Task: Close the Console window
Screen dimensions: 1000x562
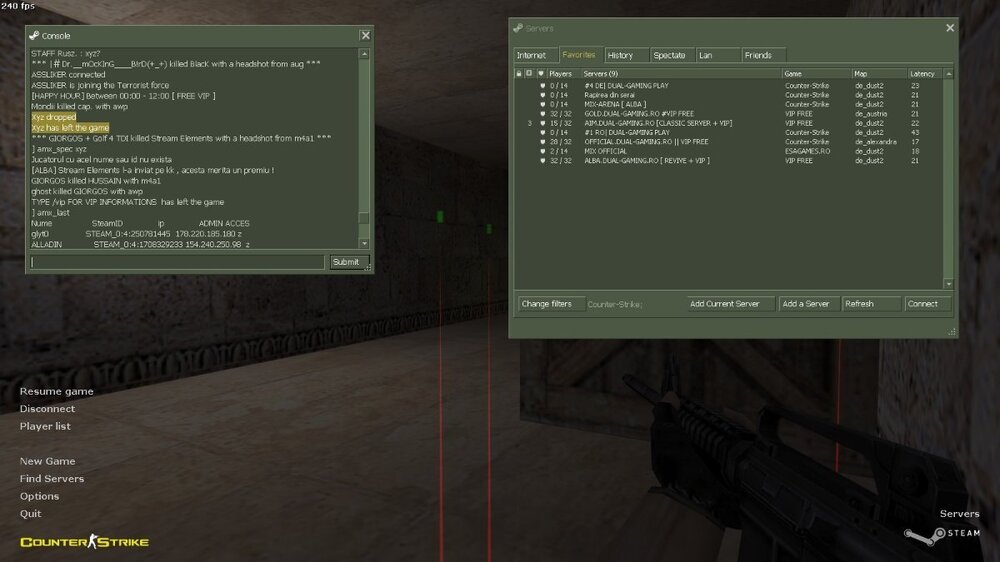Action: coord(365,35)
